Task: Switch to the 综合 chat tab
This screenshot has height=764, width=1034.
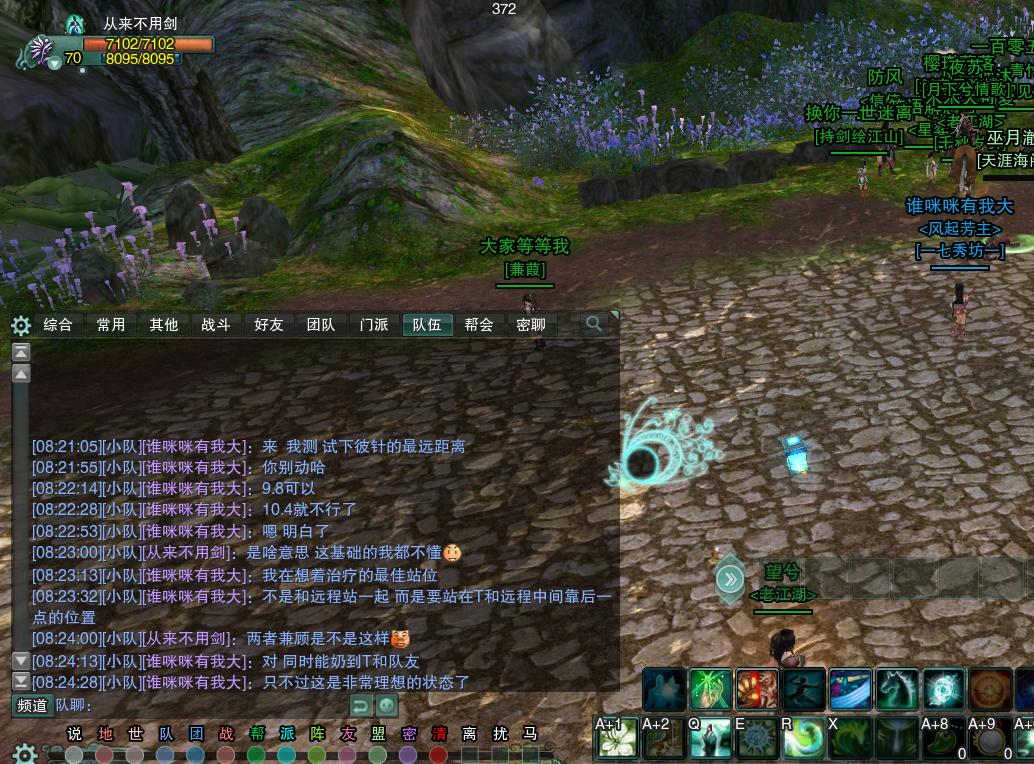Action: click(x=58, y=325)
